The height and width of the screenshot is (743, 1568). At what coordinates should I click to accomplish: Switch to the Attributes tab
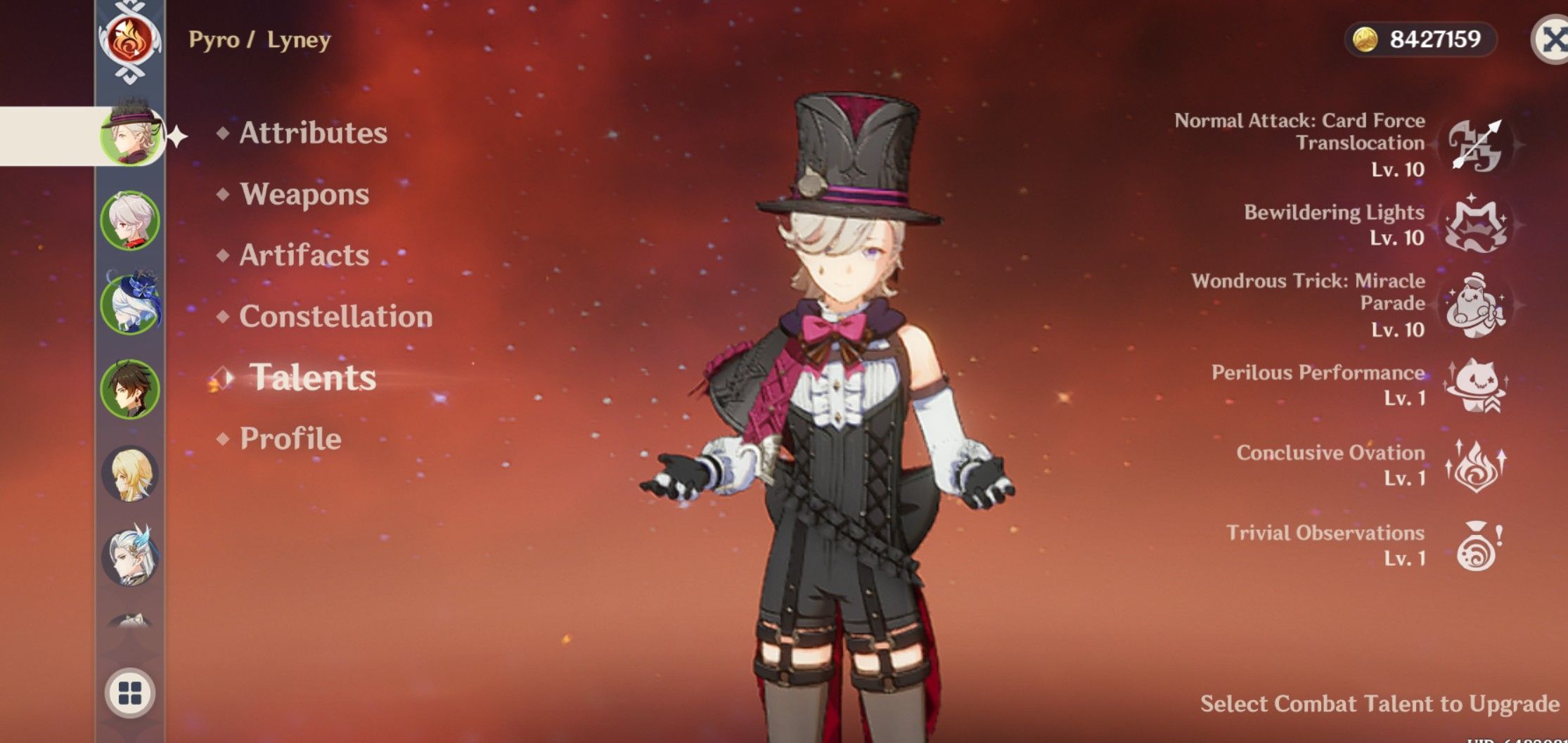pyautogui.click(x=312, y=134)
